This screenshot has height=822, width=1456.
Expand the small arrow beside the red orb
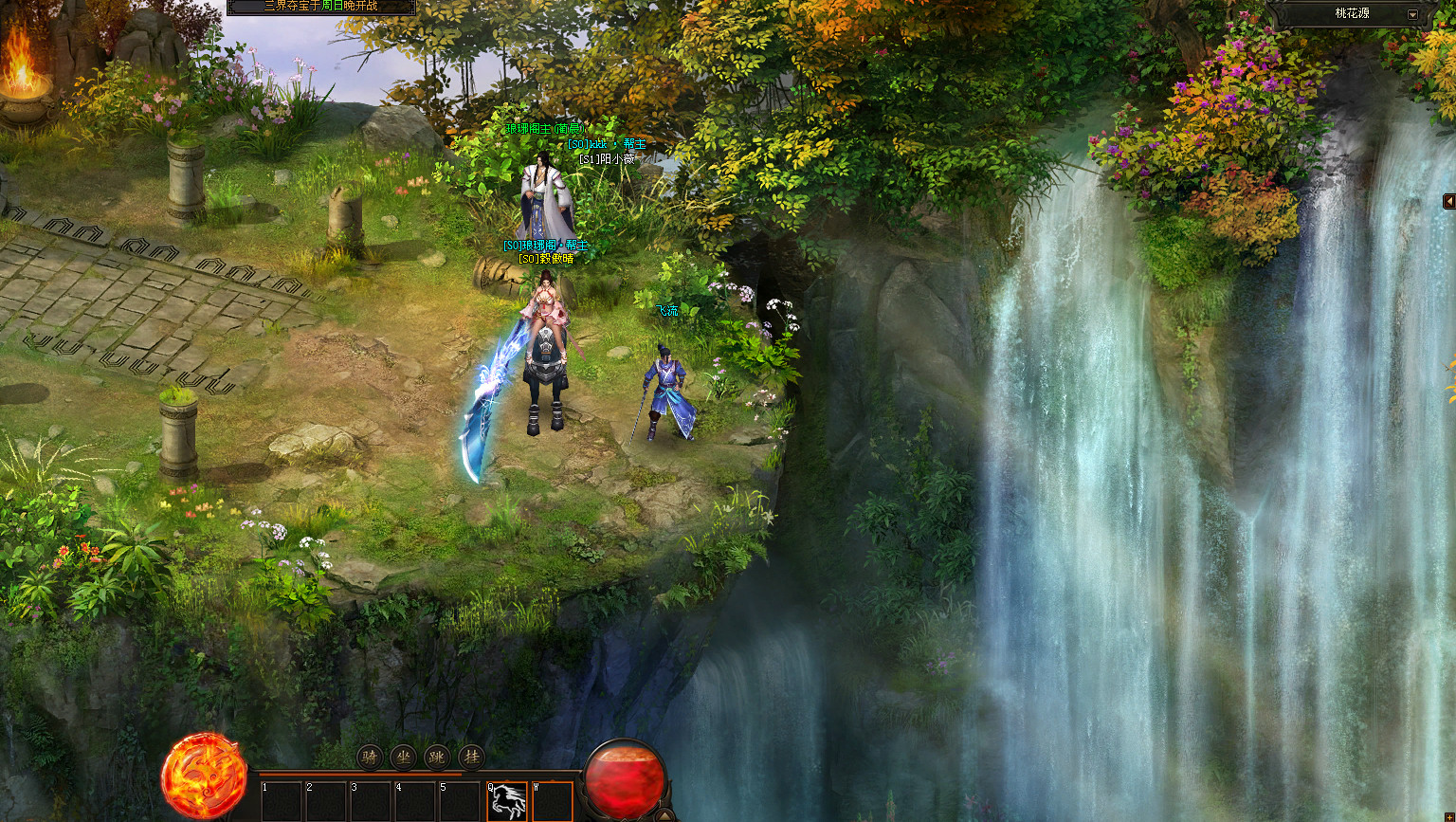(666, 814)
